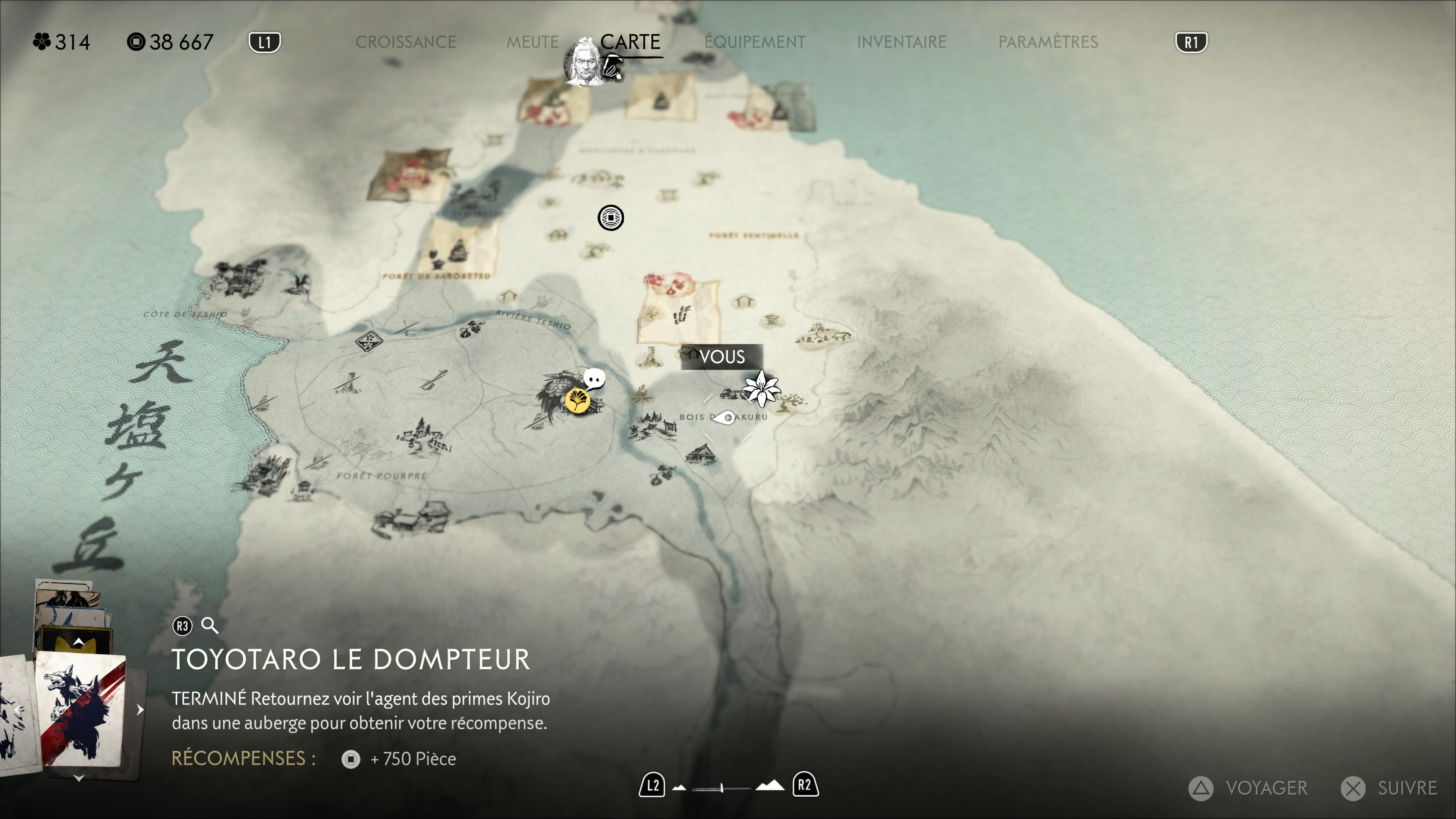Show the previous quest card with left arrow
1456x819 pixels.
coord(18,710)
